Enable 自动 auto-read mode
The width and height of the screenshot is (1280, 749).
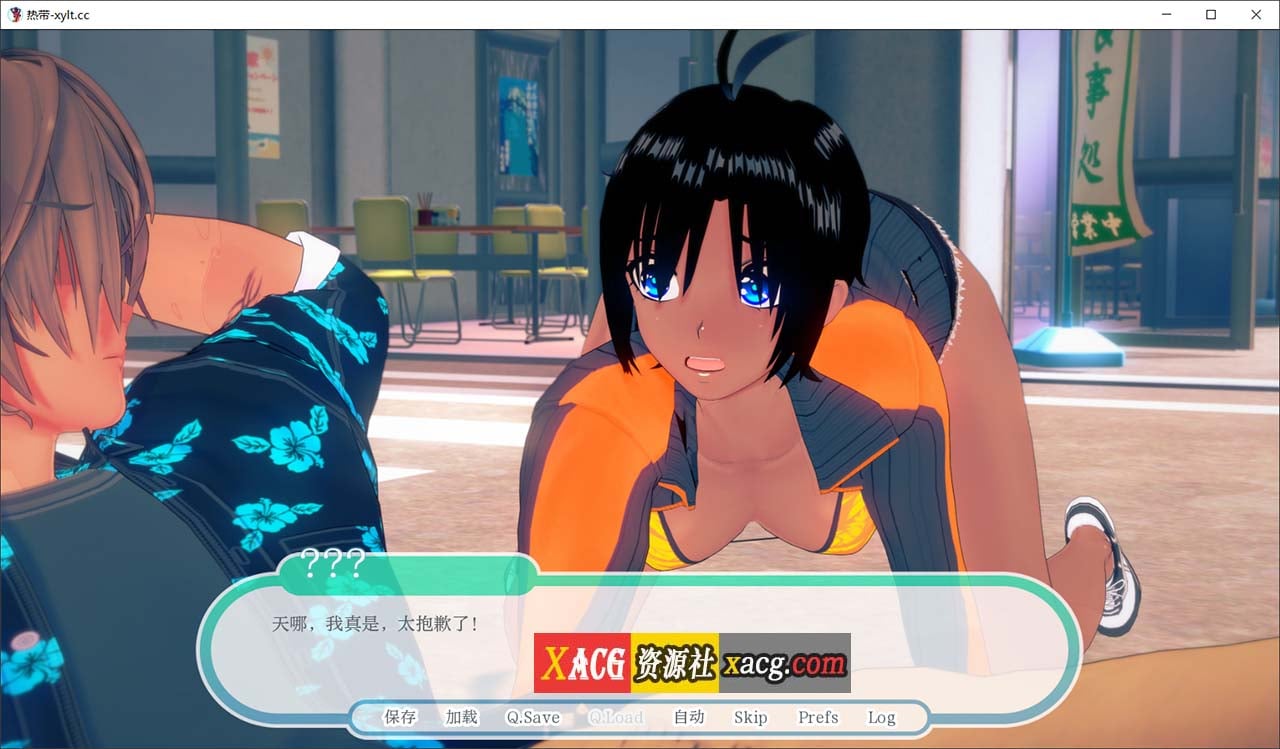click(x=689, y=717)
